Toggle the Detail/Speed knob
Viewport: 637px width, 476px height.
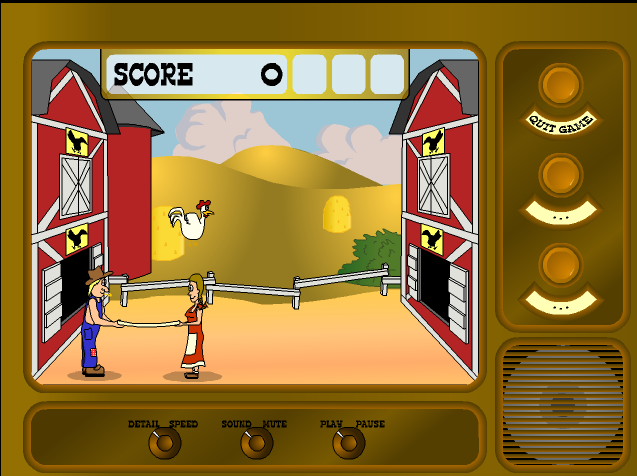[x=164, y=442]
